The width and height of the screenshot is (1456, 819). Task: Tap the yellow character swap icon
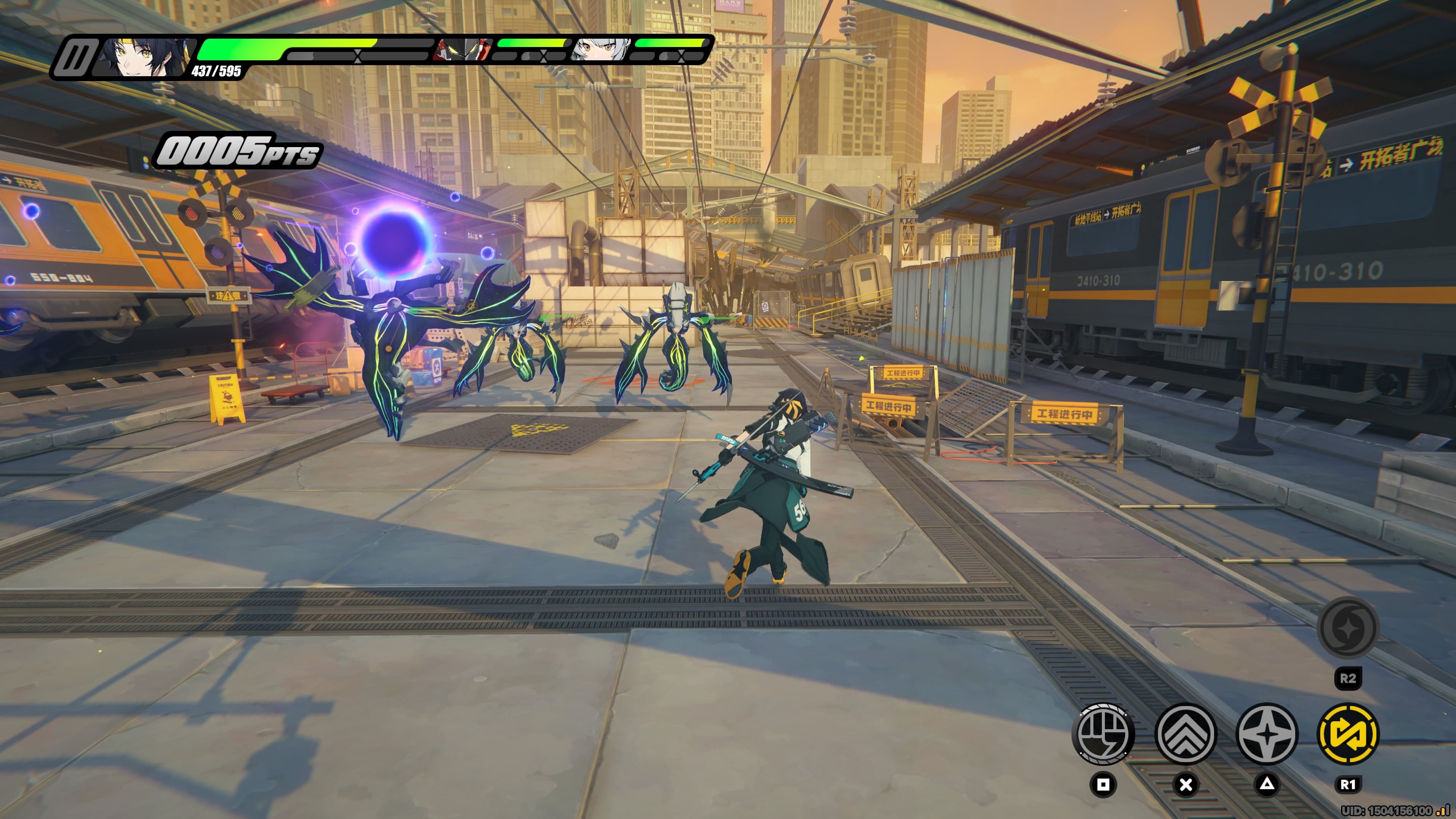[1348, 734]
